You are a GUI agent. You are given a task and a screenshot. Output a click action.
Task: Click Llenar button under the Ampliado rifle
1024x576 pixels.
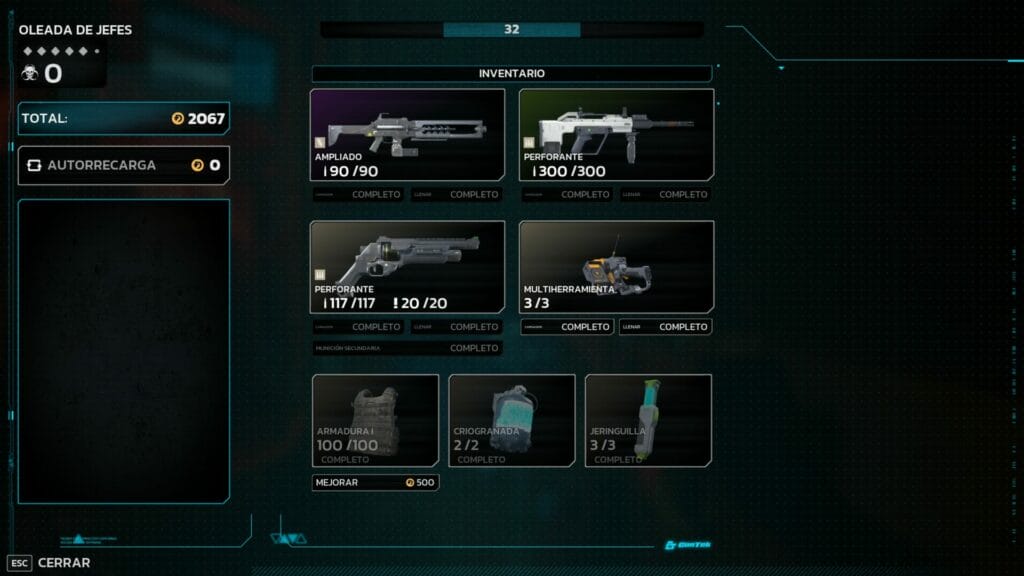tap(456, 195)
